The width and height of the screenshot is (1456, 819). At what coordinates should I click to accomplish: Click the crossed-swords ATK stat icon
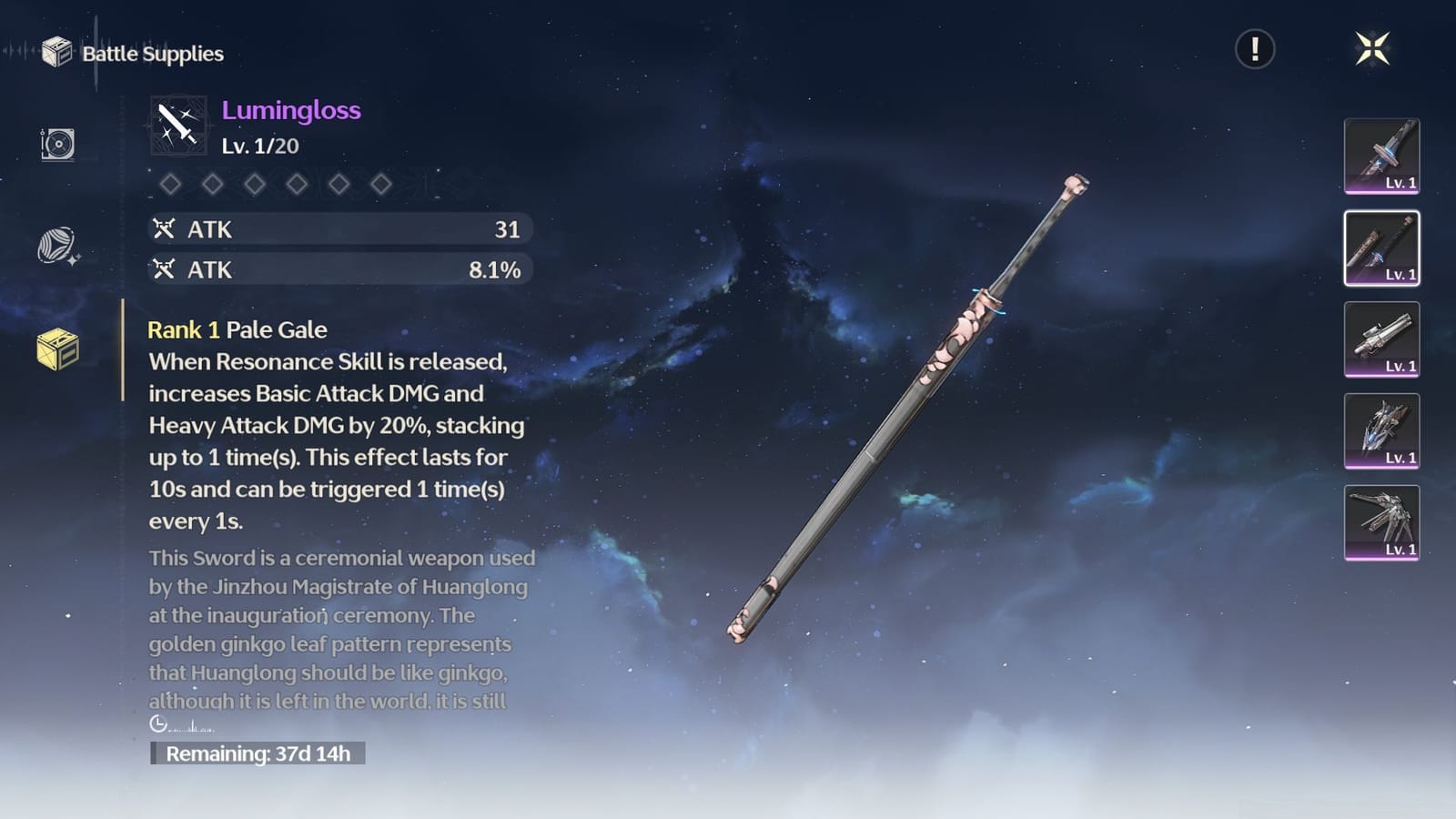pos(165,229)
